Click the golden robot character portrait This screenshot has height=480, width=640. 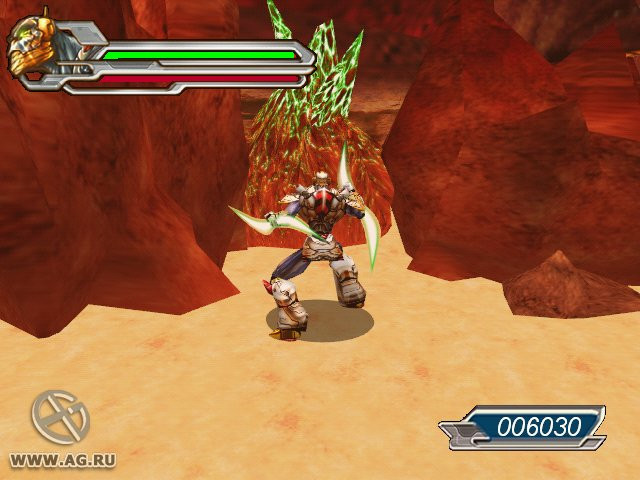(x=33, y=48)
